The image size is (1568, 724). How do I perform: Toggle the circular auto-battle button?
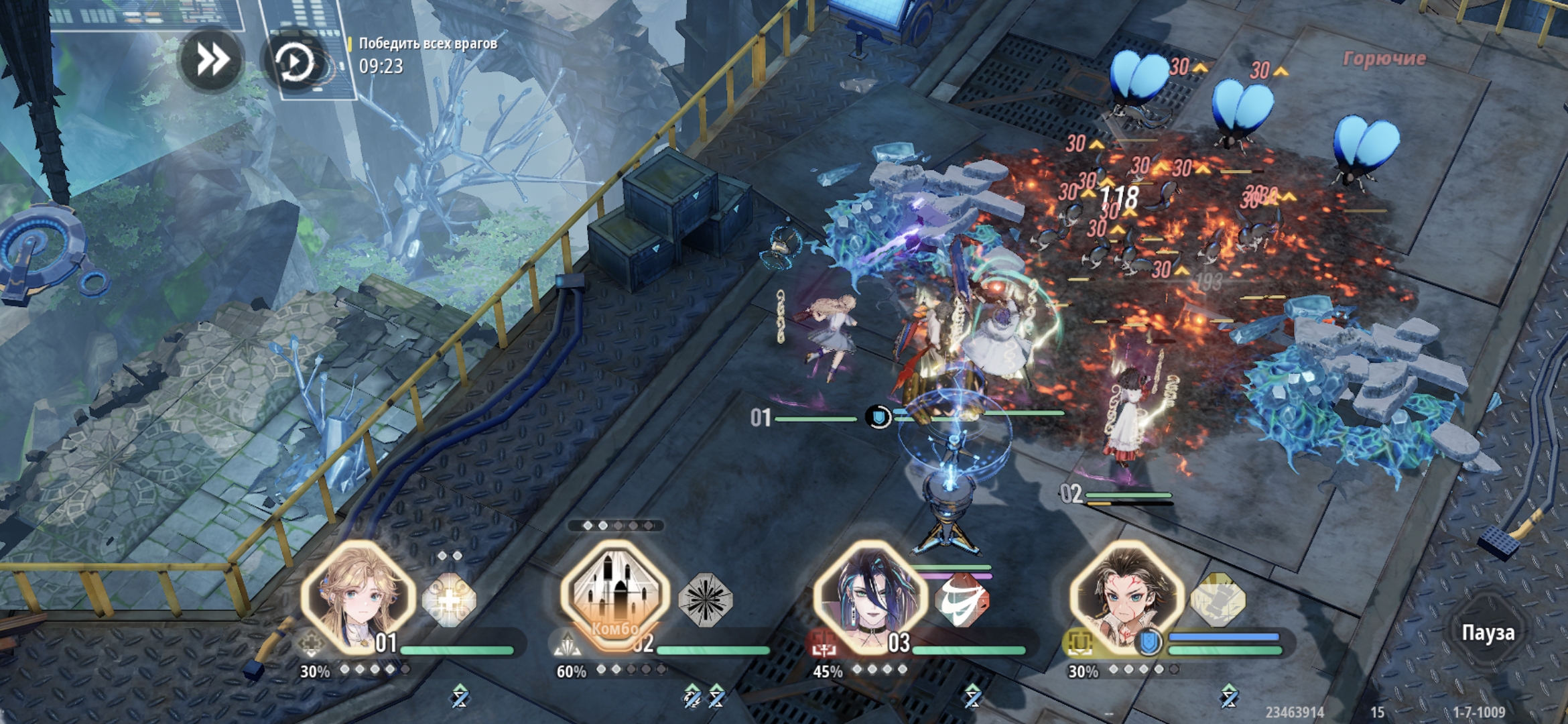[293, 63]
